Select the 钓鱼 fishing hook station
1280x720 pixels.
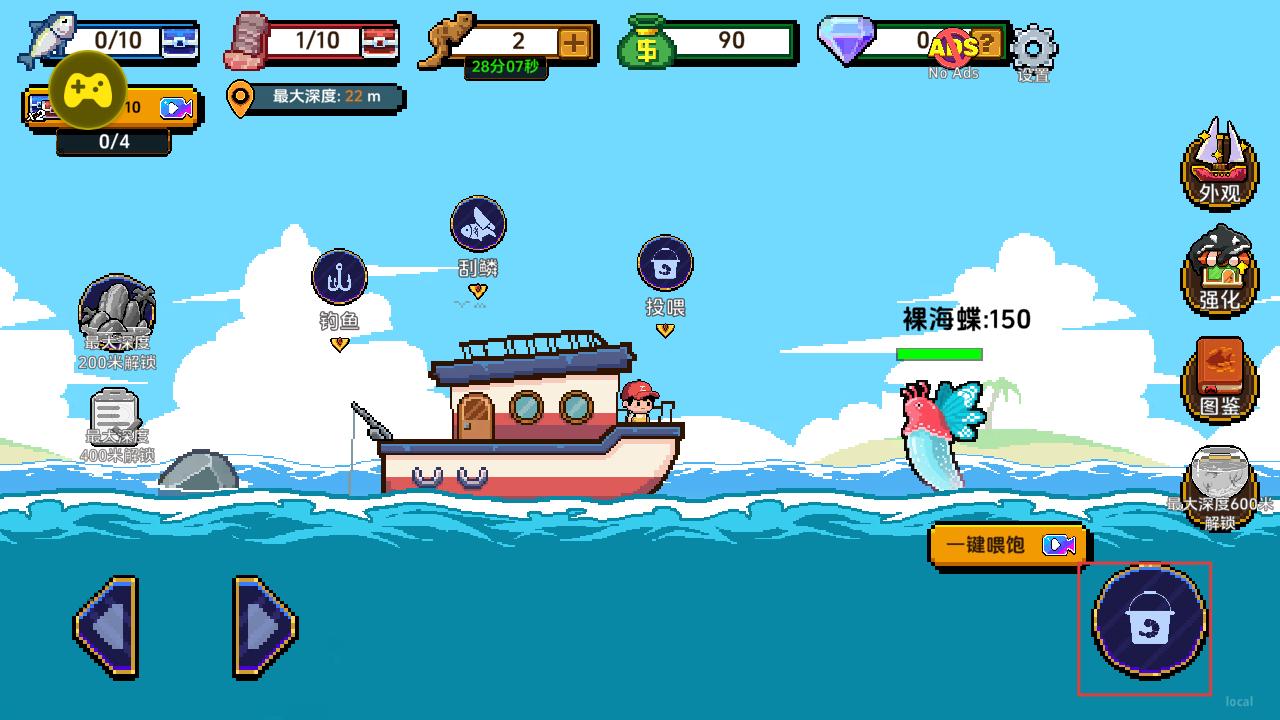point(339,278)
